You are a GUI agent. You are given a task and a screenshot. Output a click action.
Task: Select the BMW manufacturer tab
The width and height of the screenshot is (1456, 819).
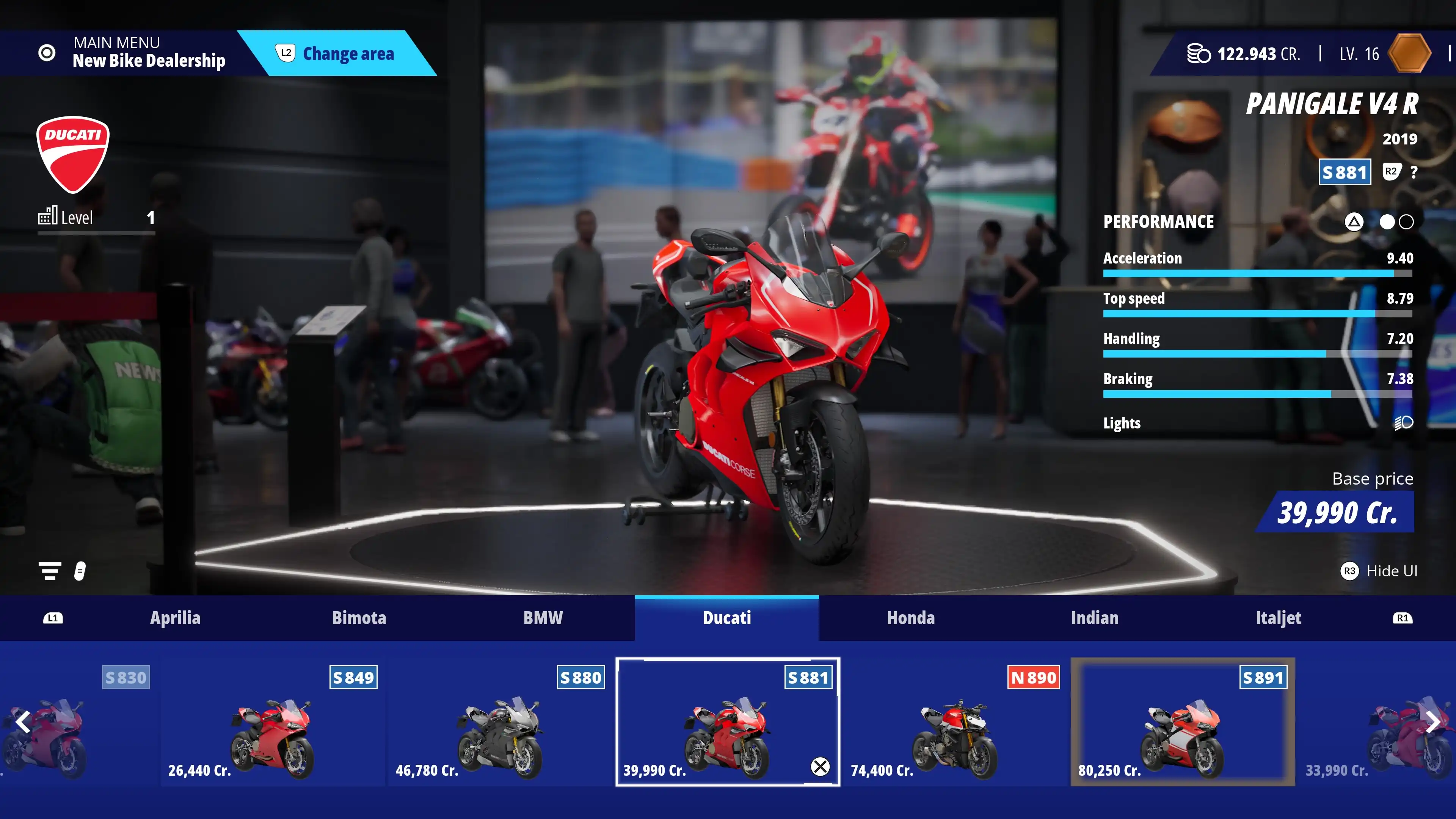(x=543, y=618)
